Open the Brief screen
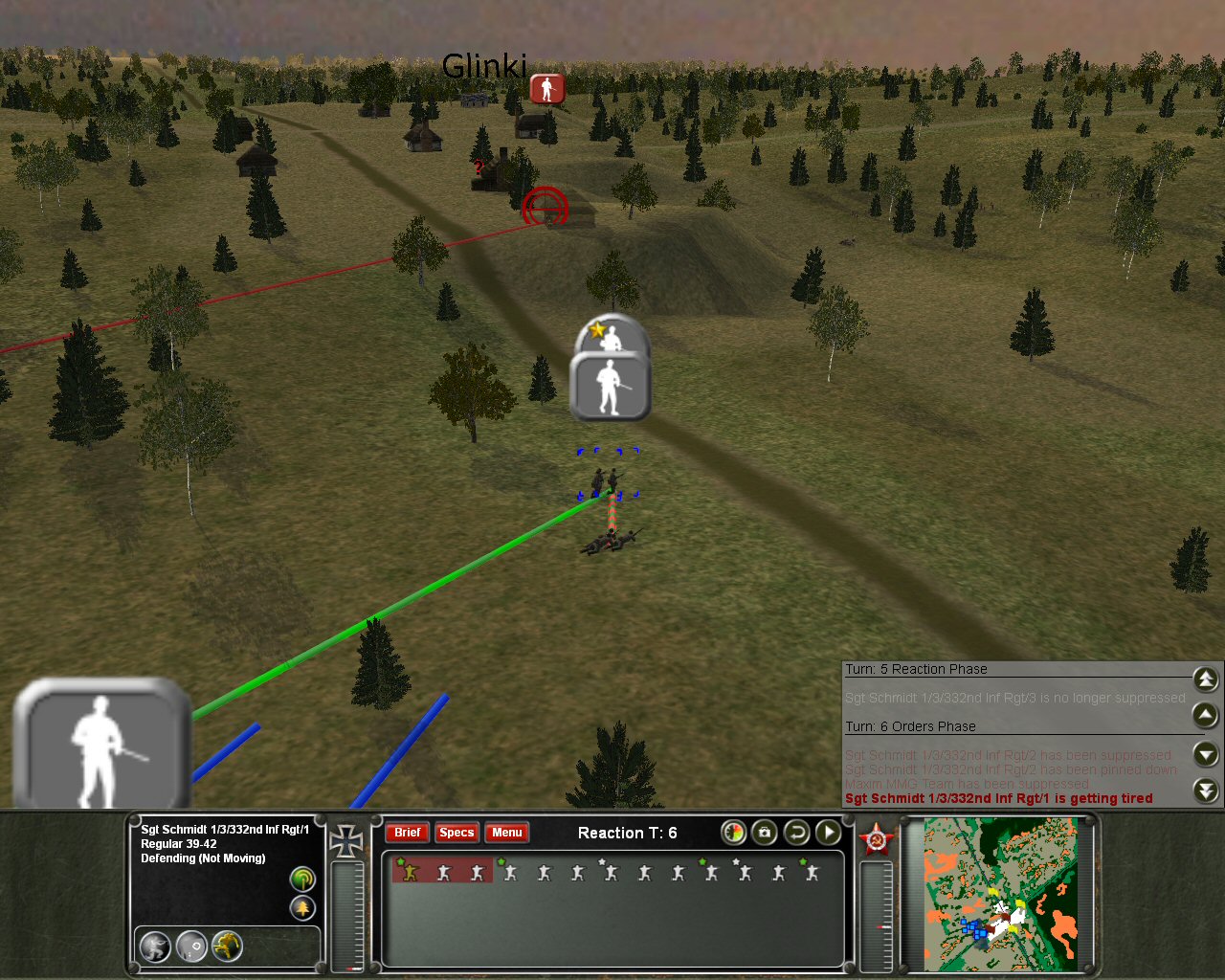 (x=407, y=833)
